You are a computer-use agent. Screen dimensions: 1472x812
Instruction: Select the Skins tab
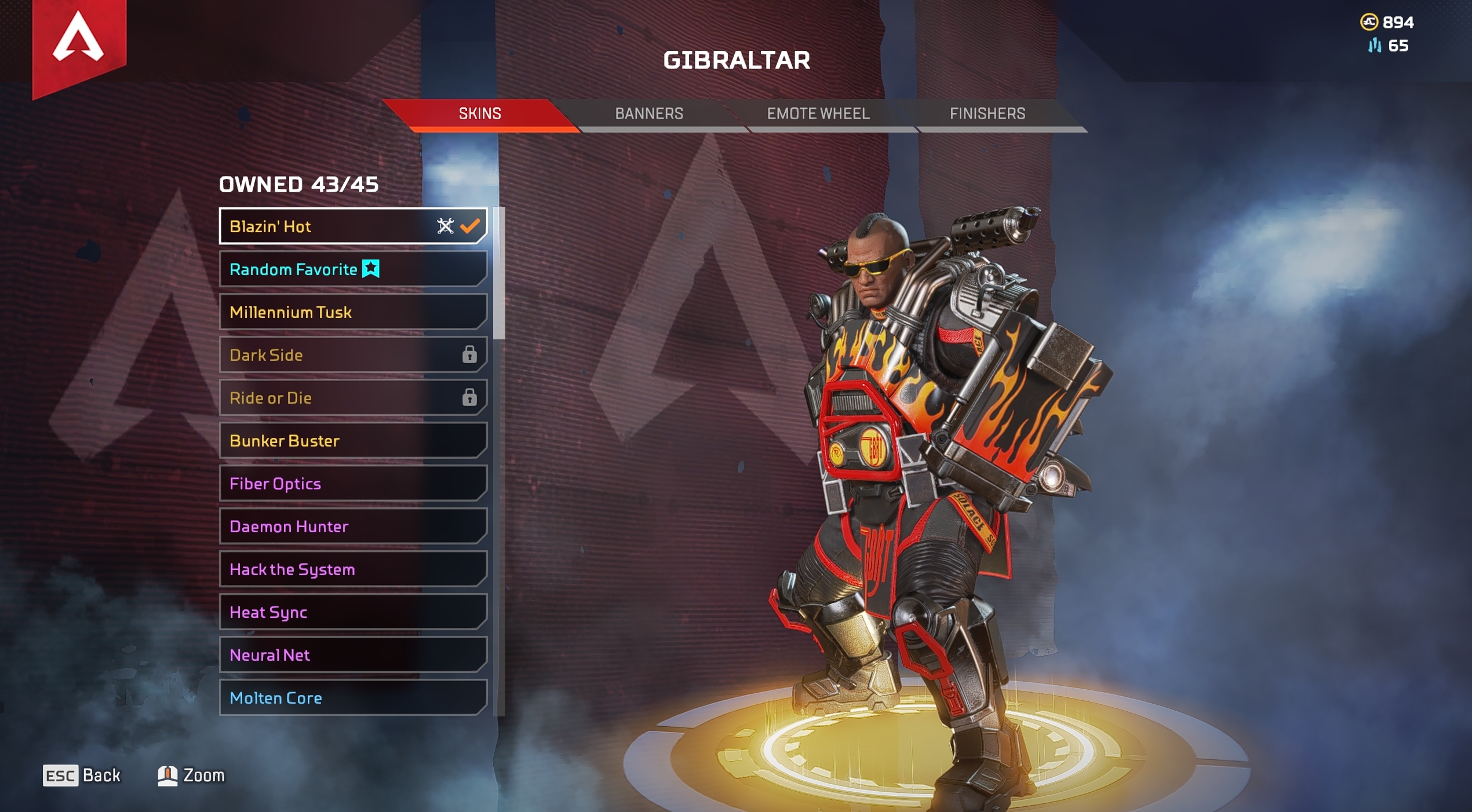point(480,114)
